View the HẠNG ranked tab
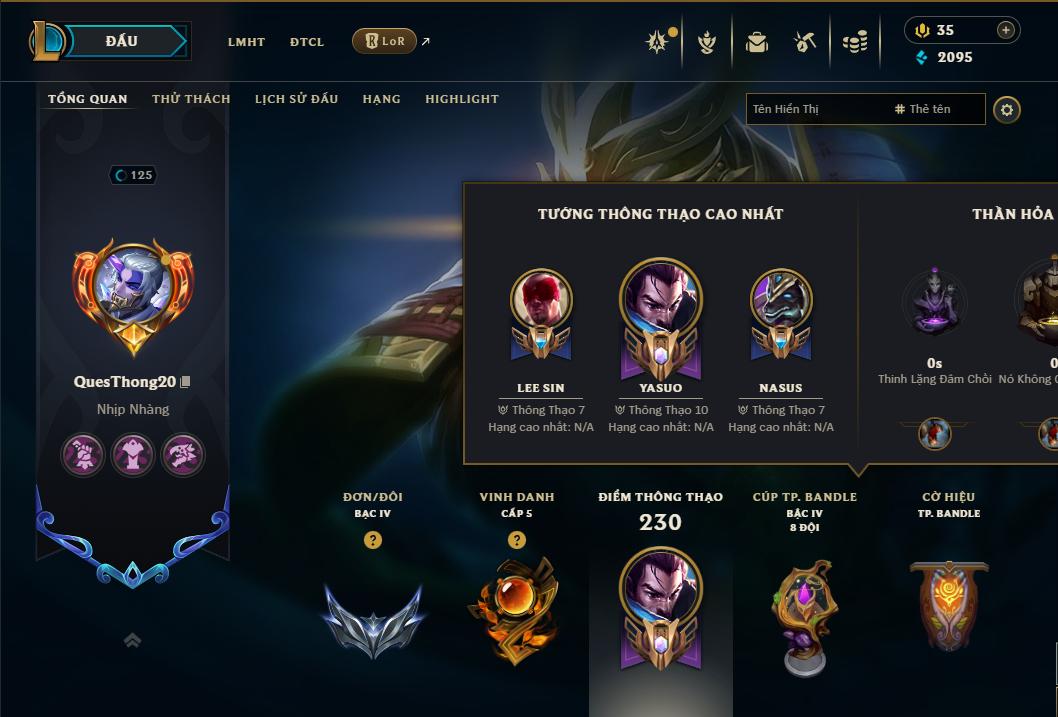The image size is (1058, 717). pos(381,99)
